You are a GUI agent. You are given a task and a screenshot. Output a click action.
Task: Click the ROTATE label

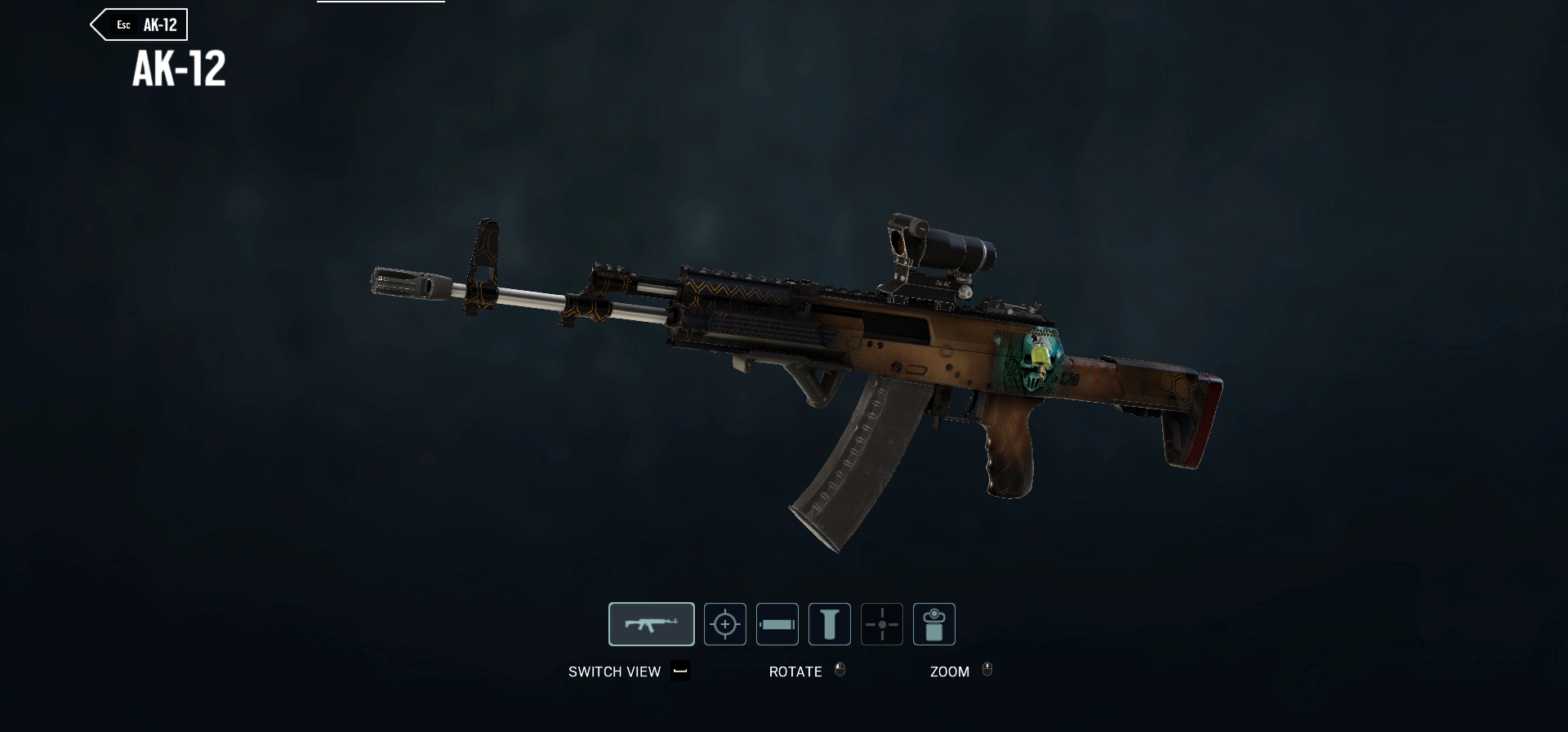(796, 672)
